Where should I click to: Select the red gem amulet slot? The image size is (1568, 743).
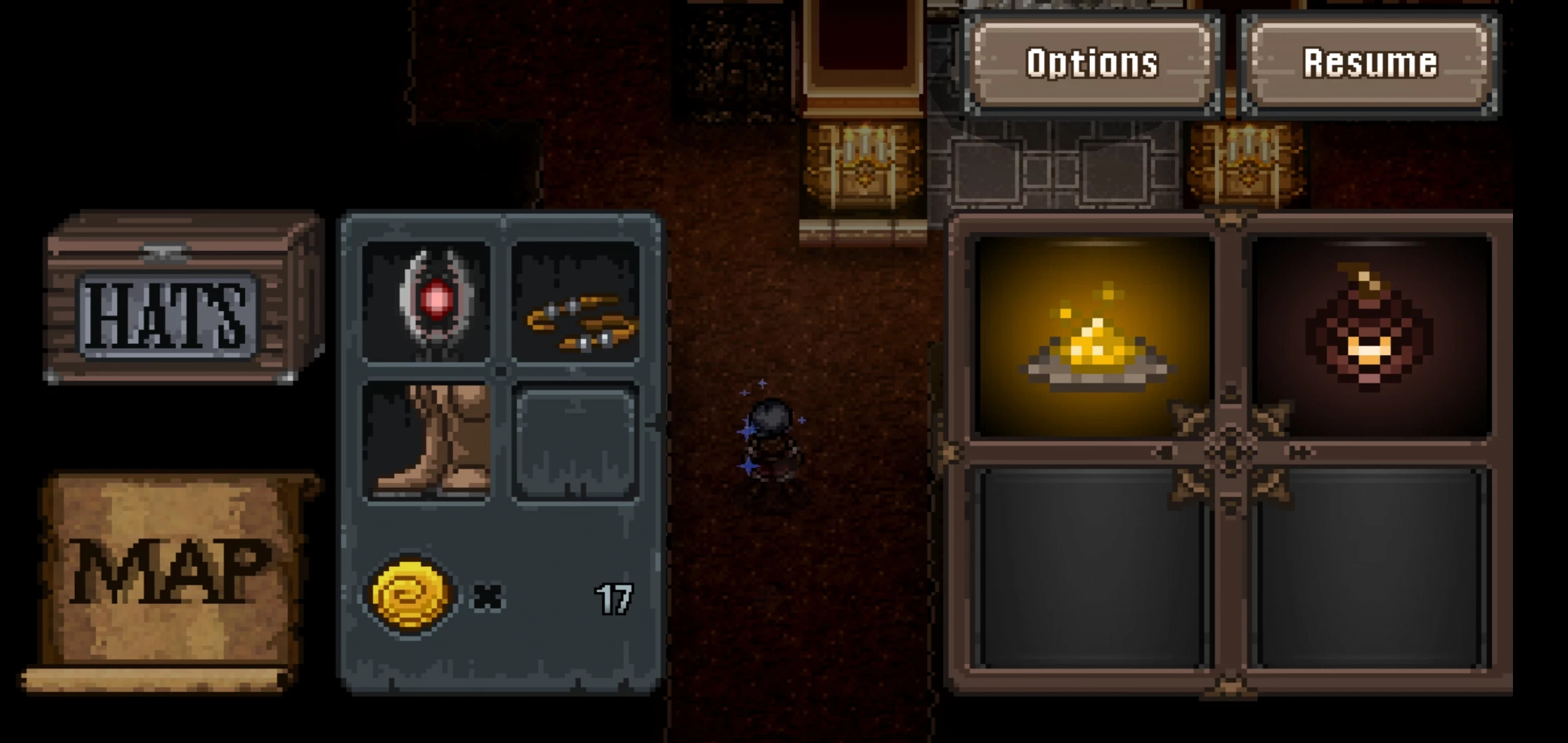click(427, 301)
